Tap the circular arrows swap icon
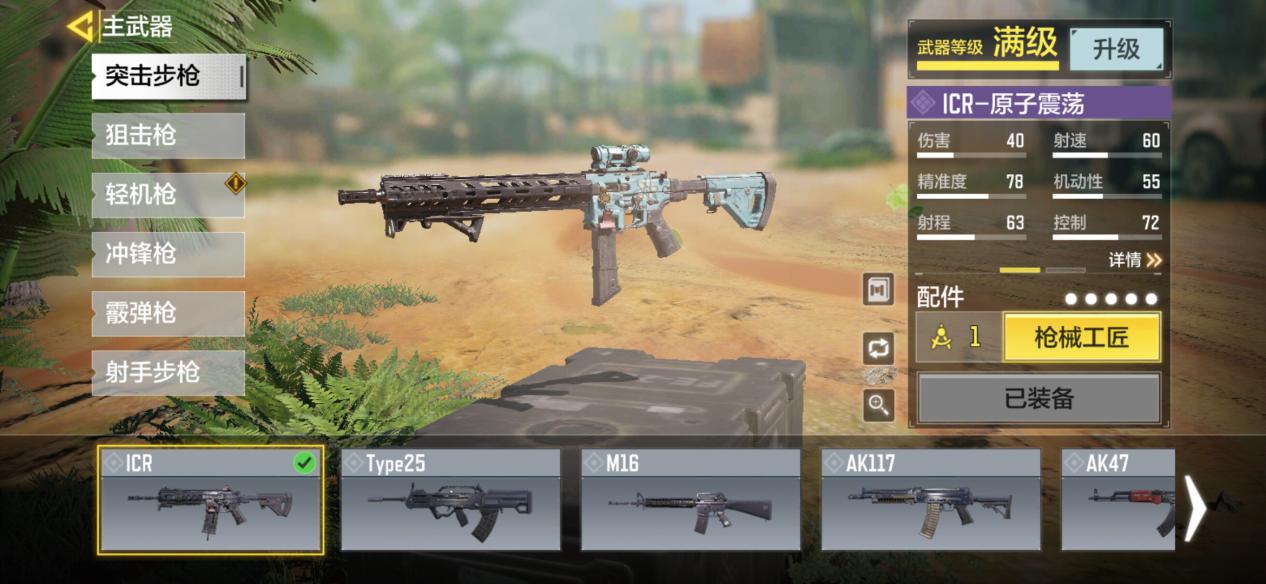 (879, 348)
